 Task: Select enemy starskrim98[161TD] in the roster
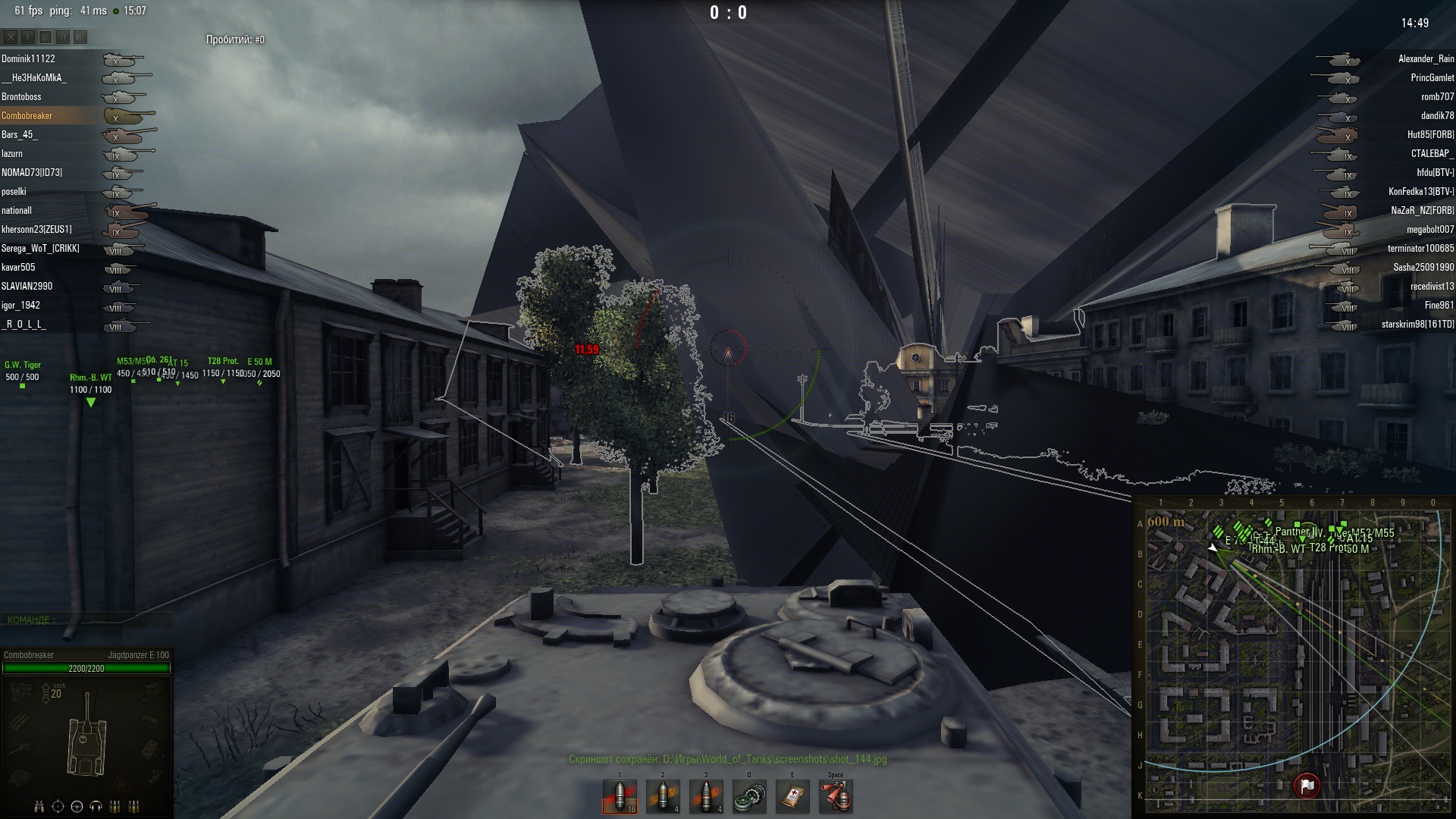pyautogui.click(x=1417, y=325)
